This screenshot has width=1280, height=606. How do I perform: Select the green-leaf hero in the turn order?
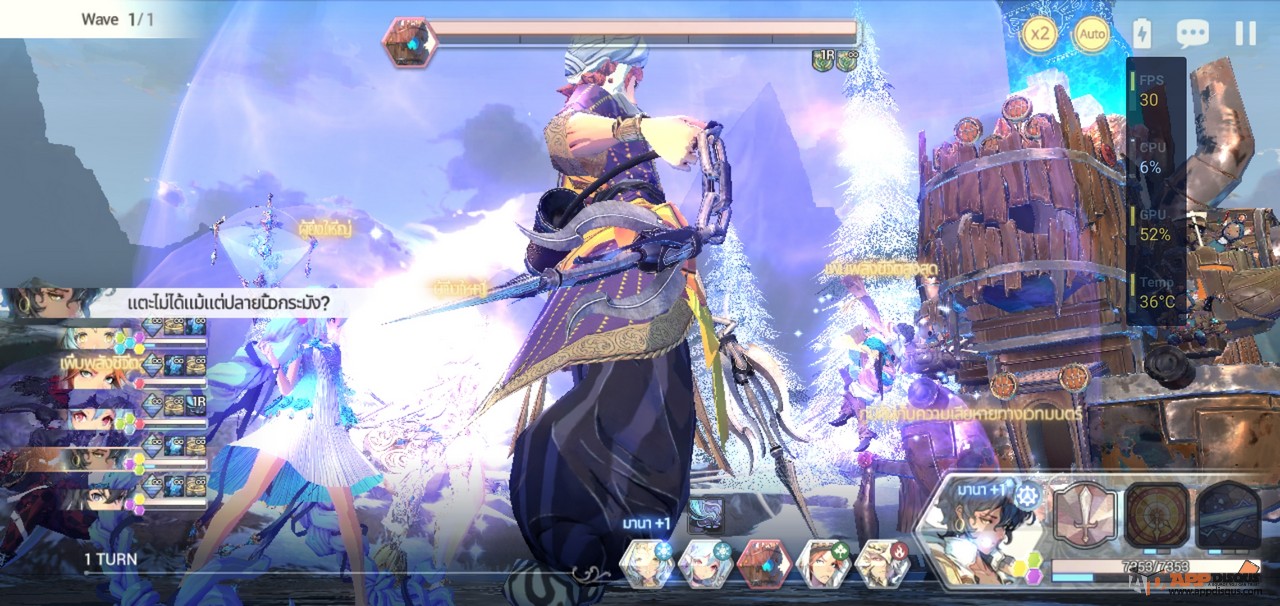pos(823,565)
